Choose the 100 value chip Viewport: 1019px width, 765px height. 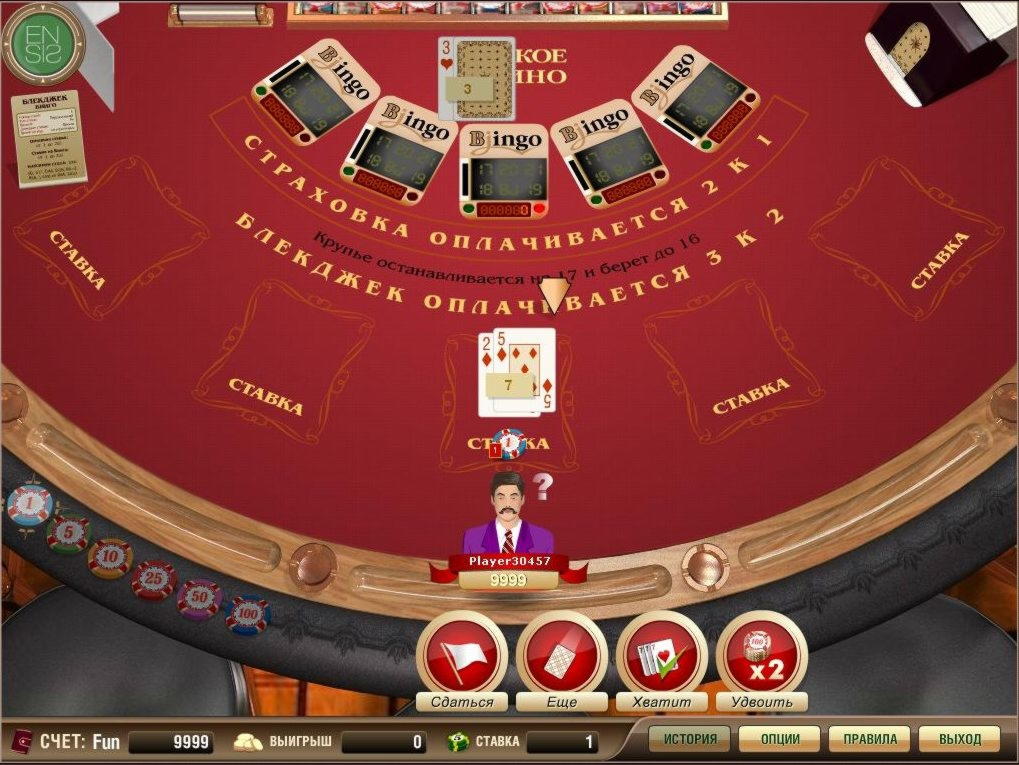click(x=247, y=615)
